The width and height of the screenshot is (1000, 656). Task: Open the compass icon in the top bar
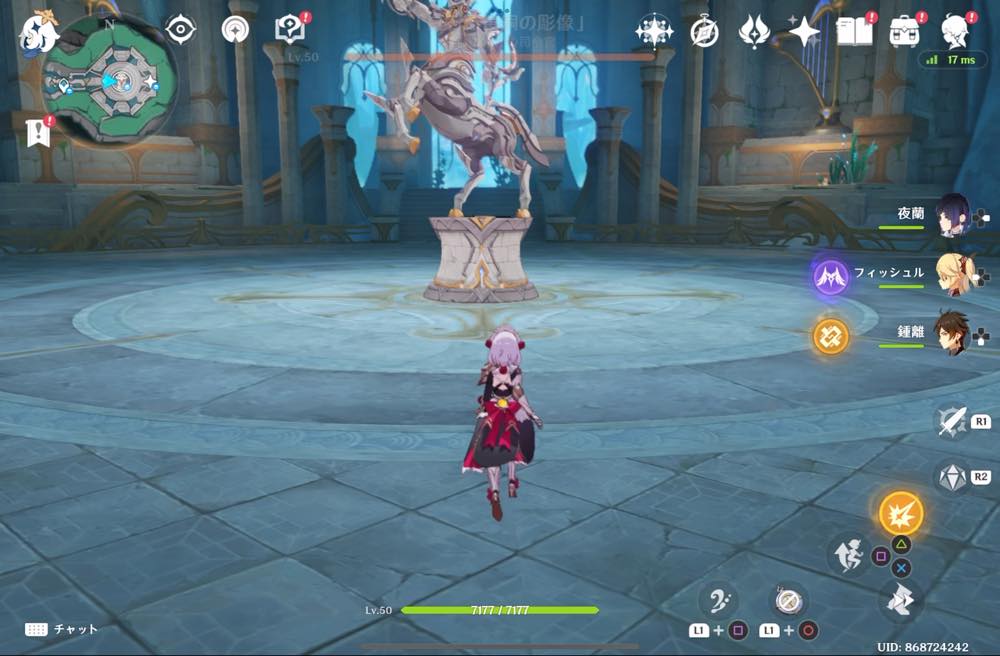(704, 32)
